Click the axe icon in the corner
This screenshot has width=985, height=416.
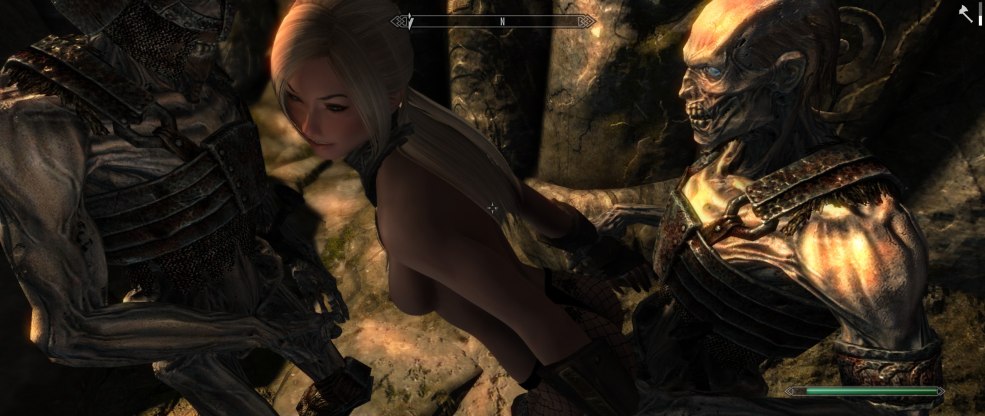[966, 14]
